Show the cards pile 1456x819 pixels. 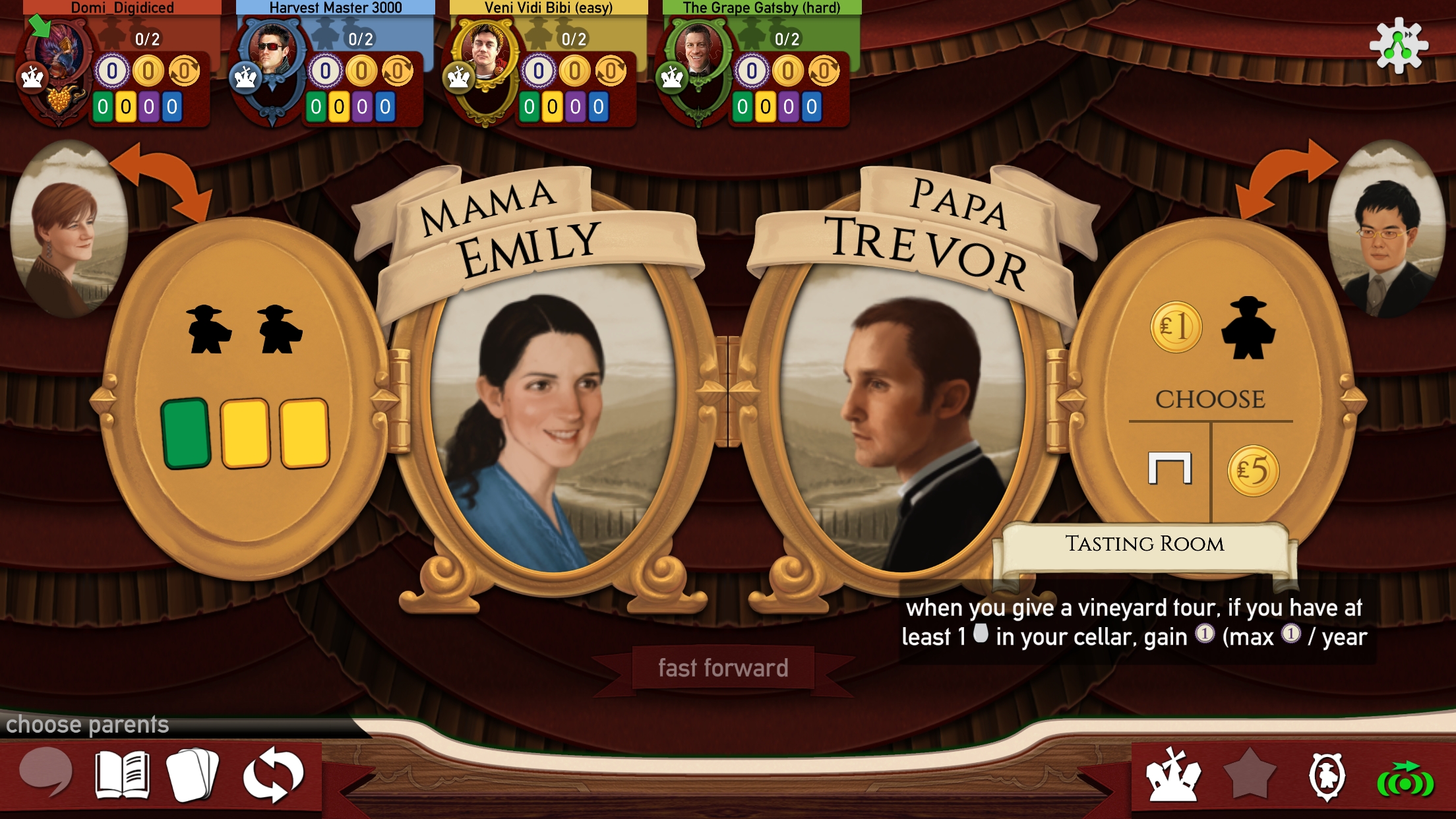pos(193,775)
